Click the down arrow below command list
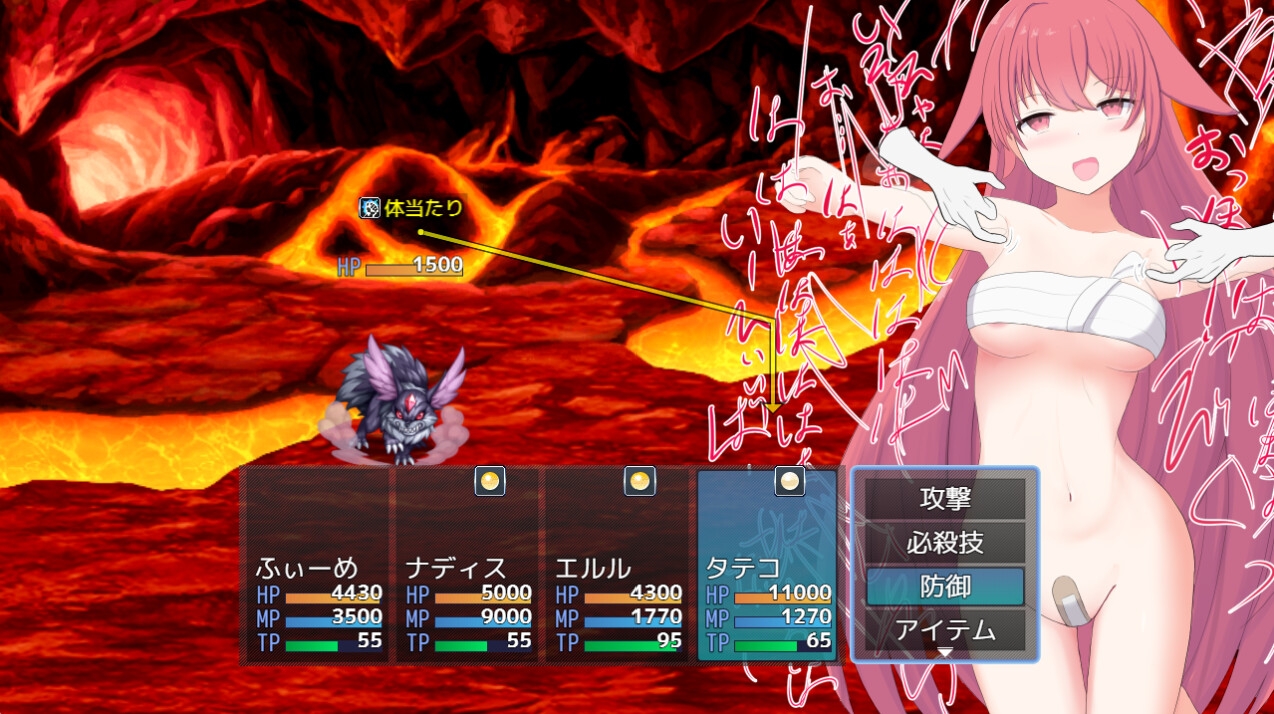This screenshot has width=1274, height=714. [945, 652]
